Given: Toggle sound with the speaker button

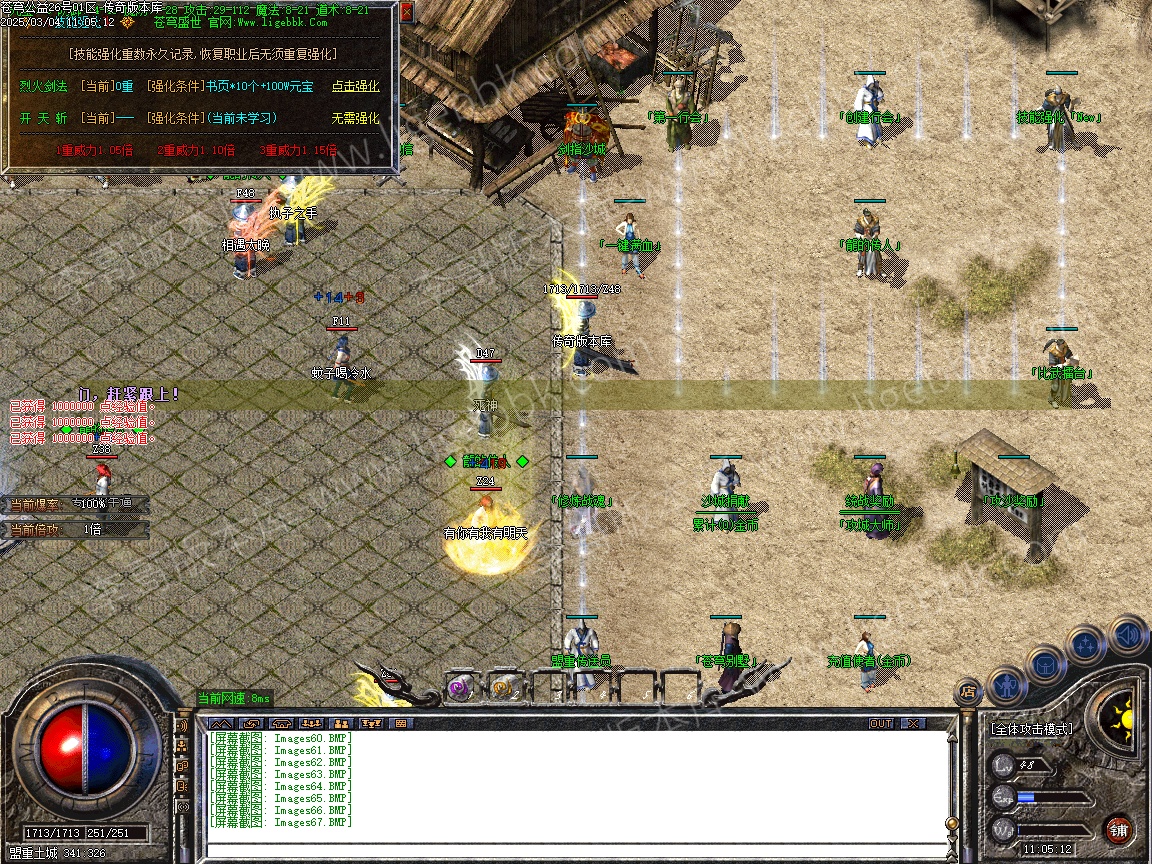Looking at the screenshot, I should (1127, 634).
